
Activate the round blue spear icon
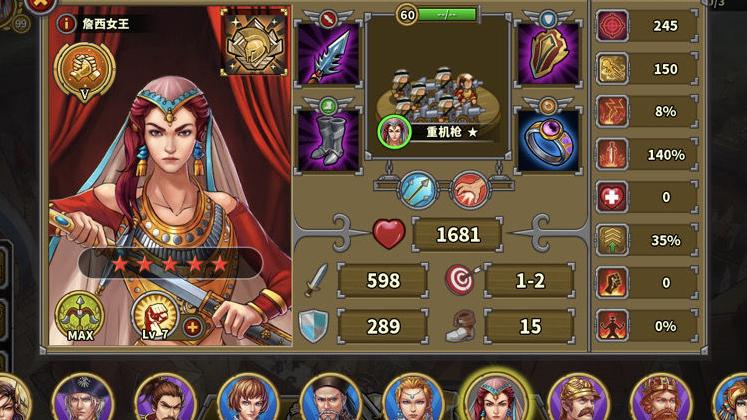(x=418, y=189)
